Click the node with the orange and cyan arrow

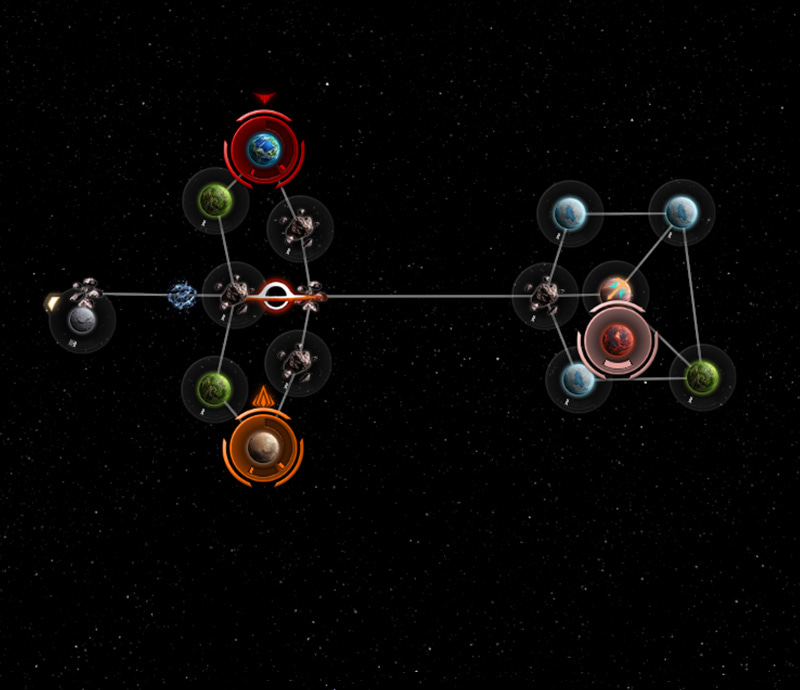[616, 291]
